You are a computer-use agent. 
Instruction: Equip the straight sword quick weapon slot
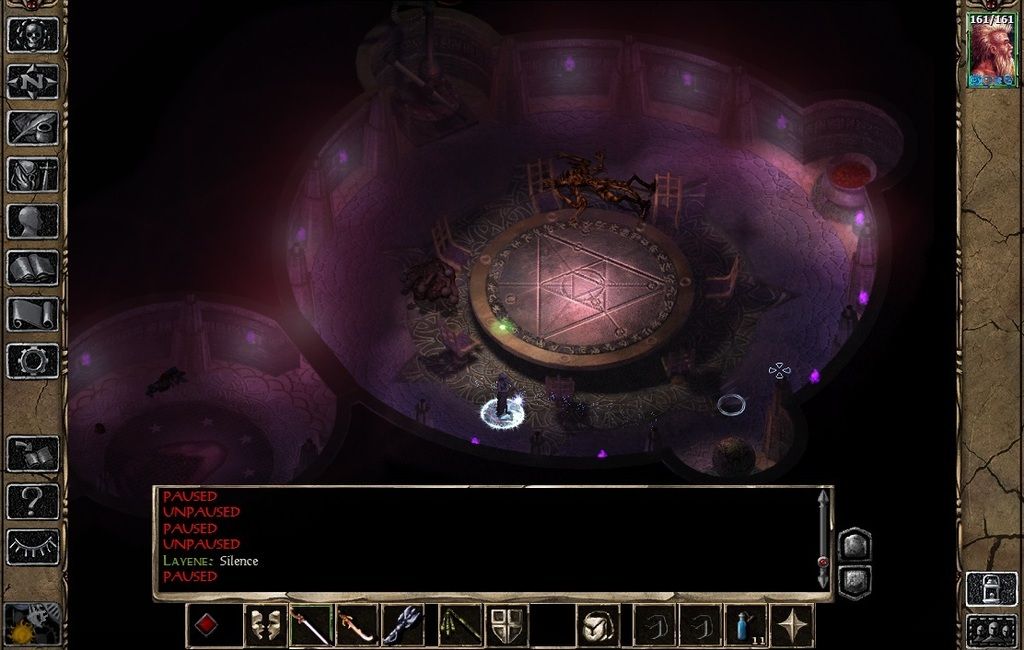click(x=312, y=626)
